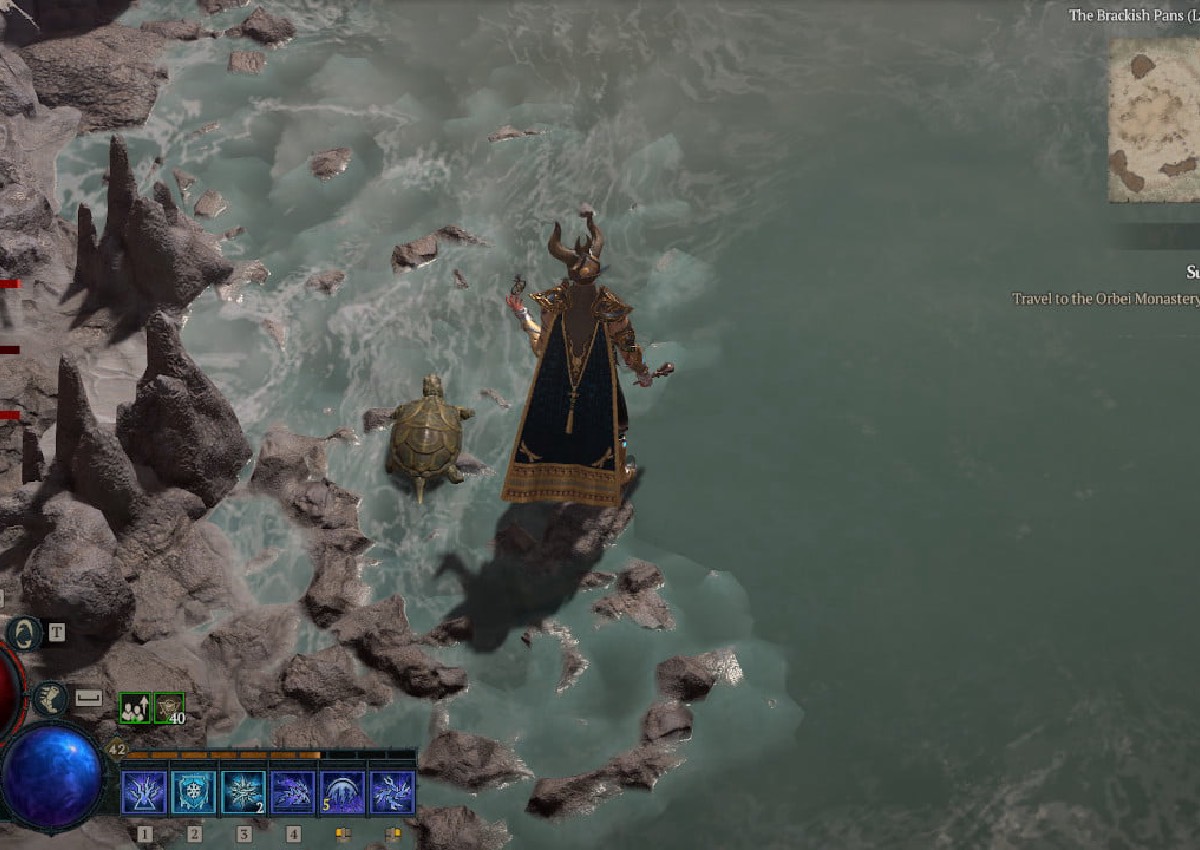Viewport: 1200px width, 850px height.
Task: Use the Frost Nova skill with 2 charges
Action: (243, 792)
